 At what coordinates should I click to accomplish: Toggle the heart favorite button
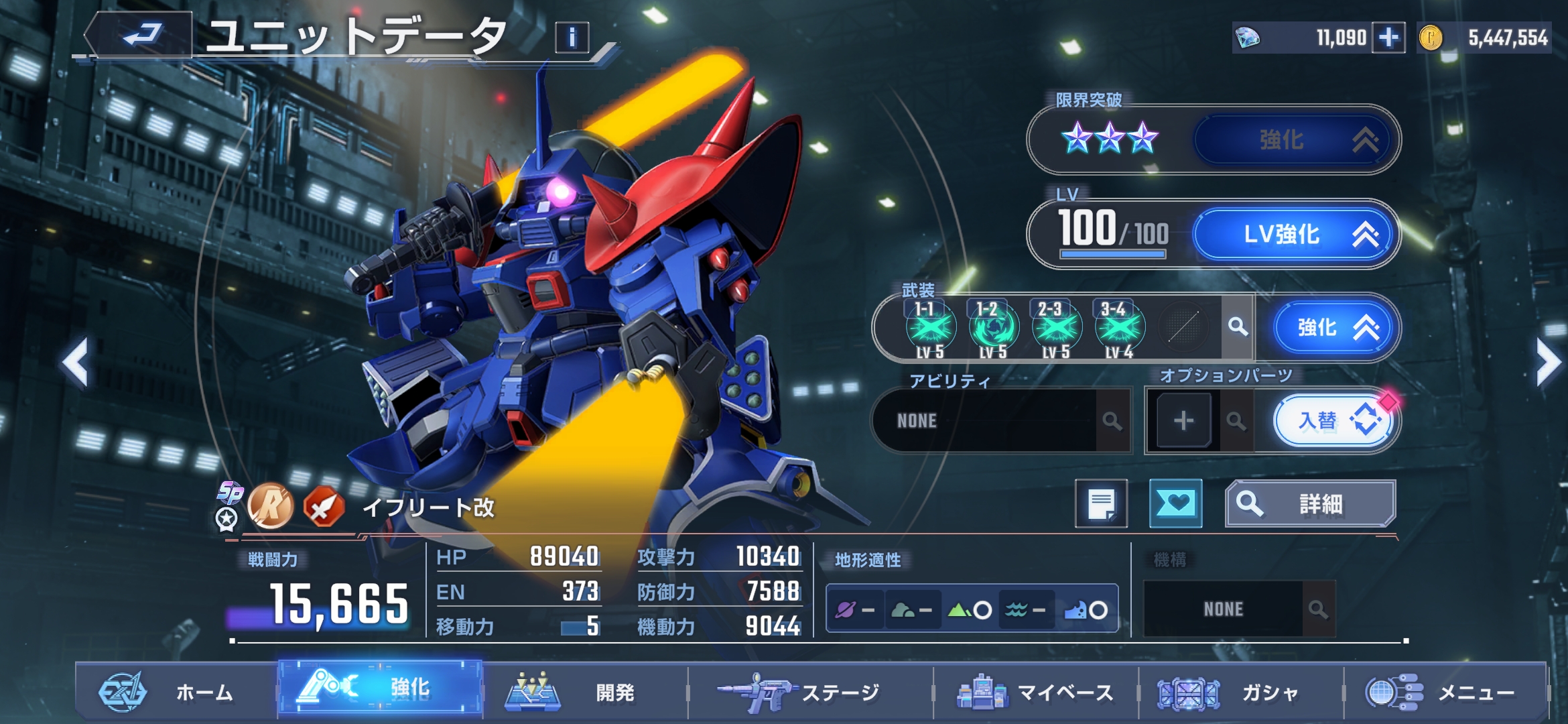(1175, 504)
